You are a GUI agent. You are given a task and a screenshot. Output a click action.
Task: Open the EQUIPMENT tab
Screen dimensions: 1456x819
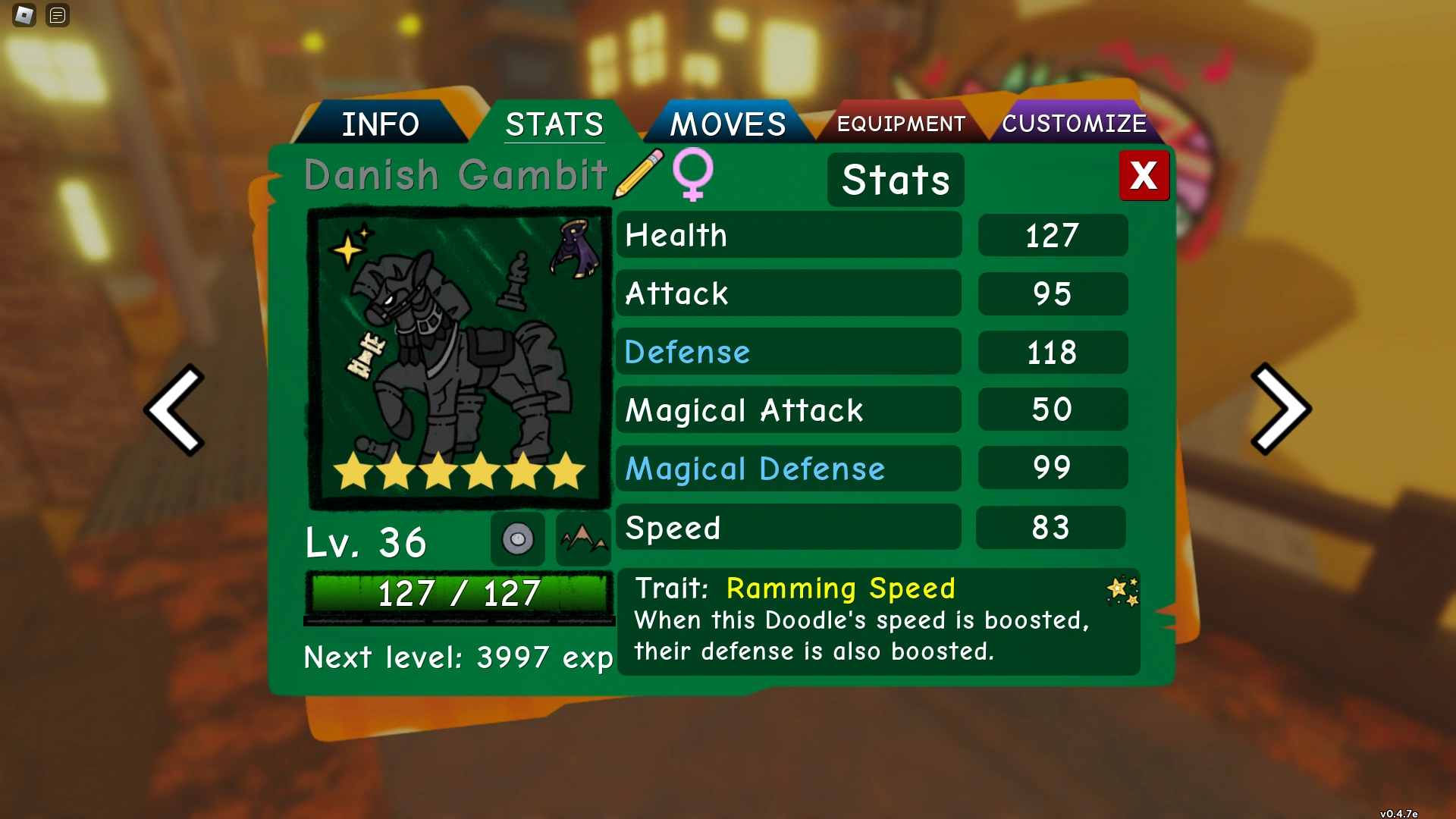click(x=899, y=123)
